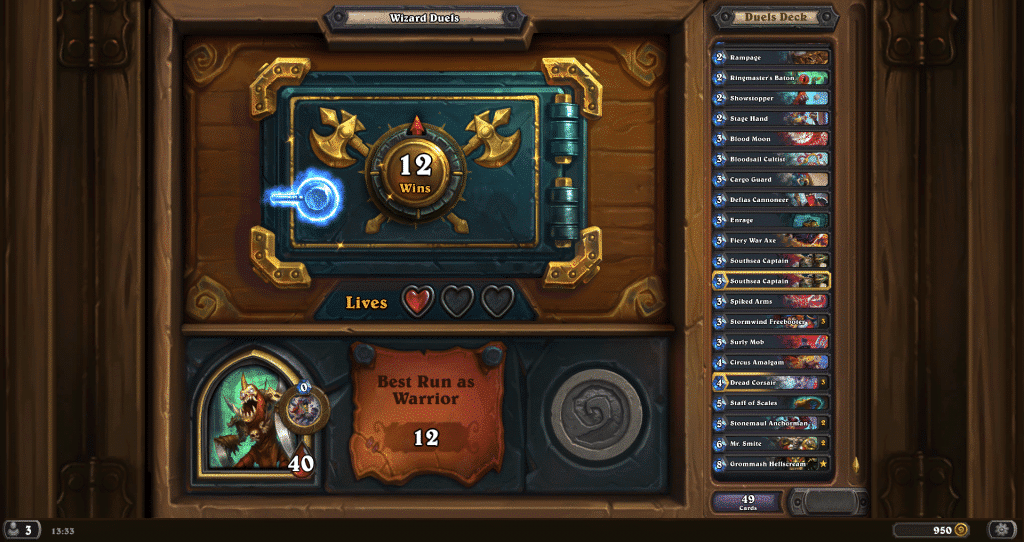Select Defias Cannoneer in the deck list
The width and height of the screenshot is (1024, 542).
coord(770,200)
